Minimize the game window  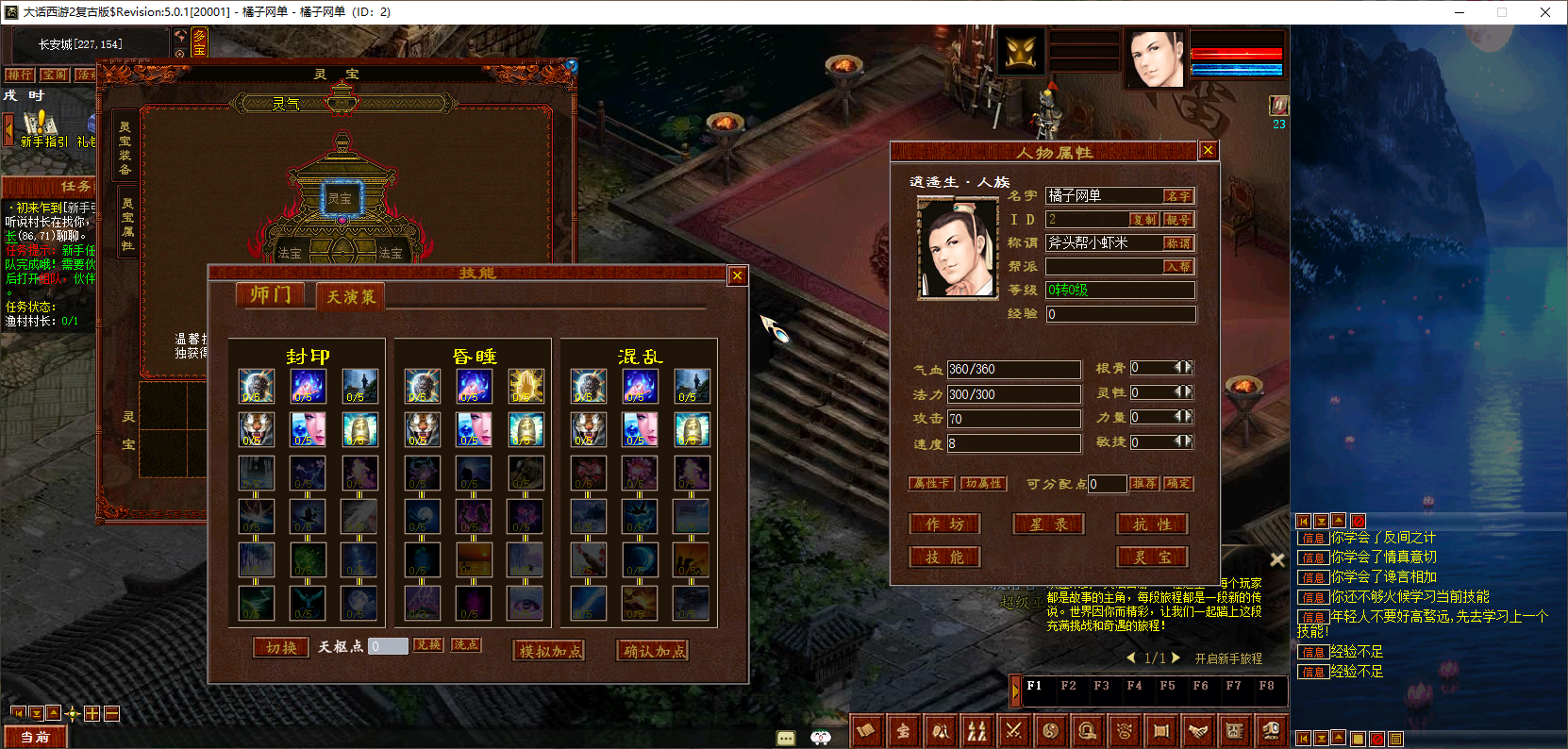[1460, 12]
